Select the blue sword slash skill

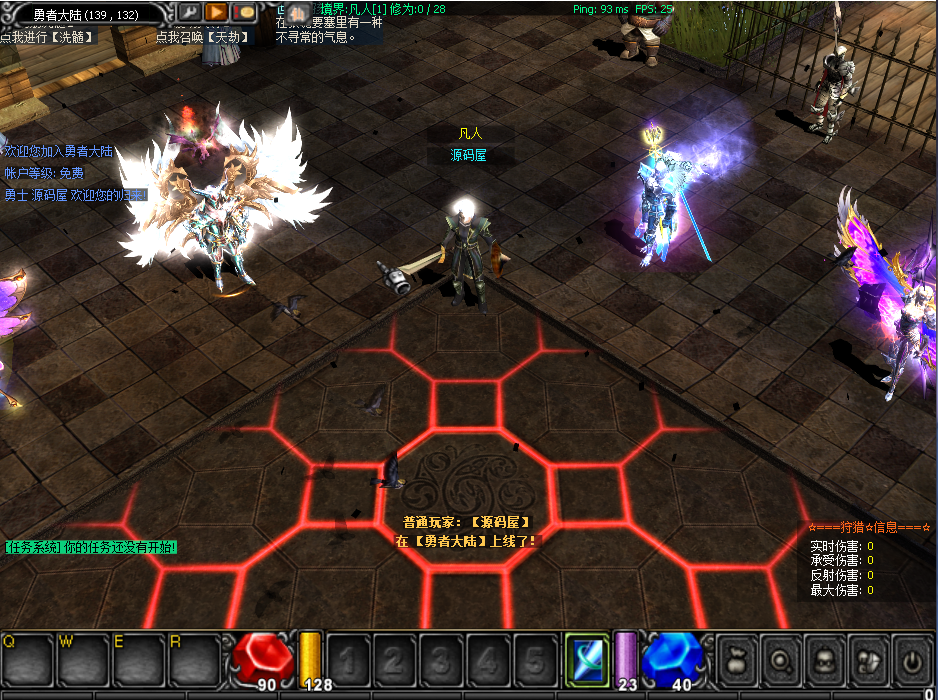coord(586,659)
